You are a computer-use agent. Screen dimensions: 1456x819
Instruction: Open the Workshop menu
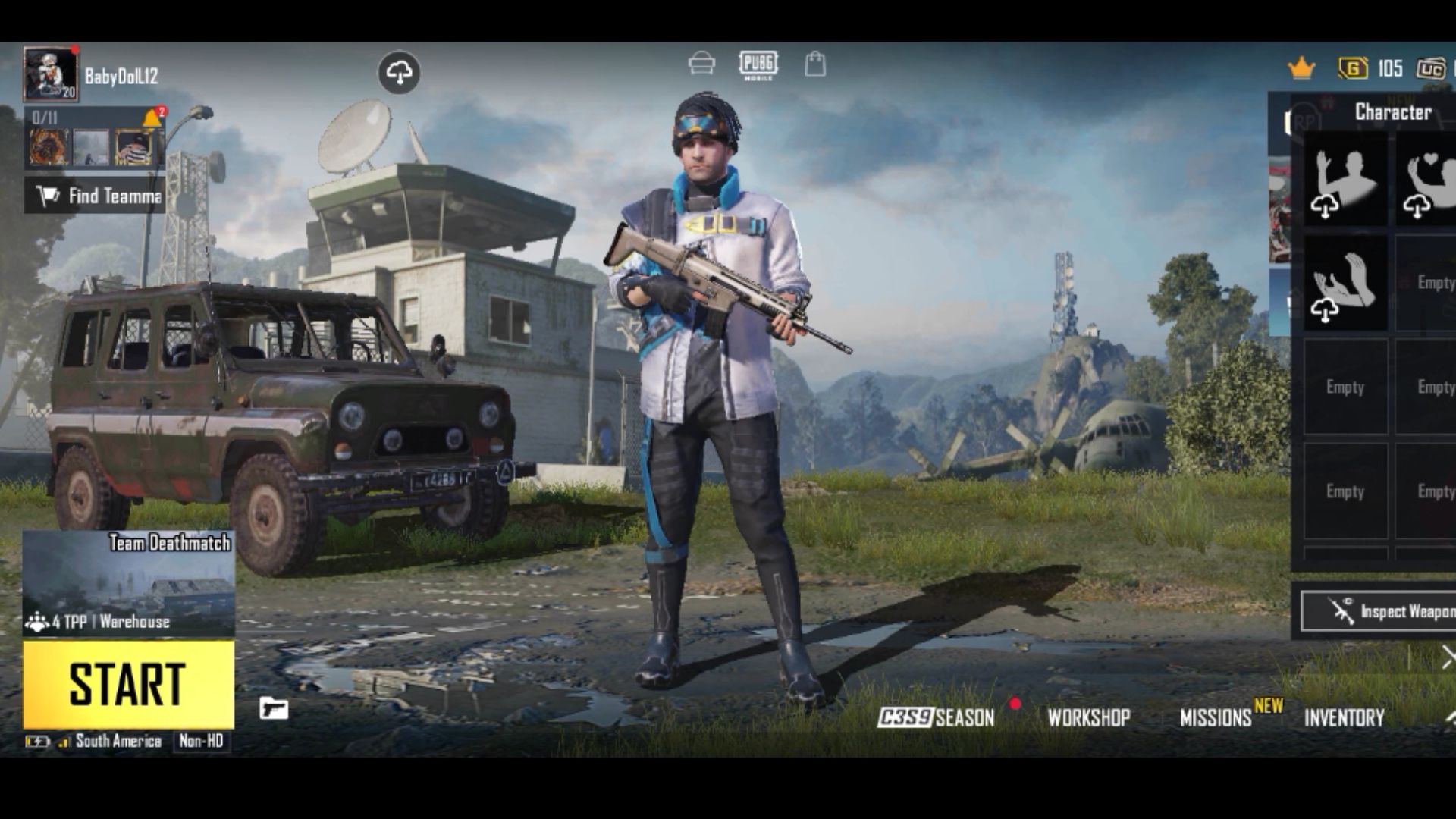click(x=1089, y=717)
